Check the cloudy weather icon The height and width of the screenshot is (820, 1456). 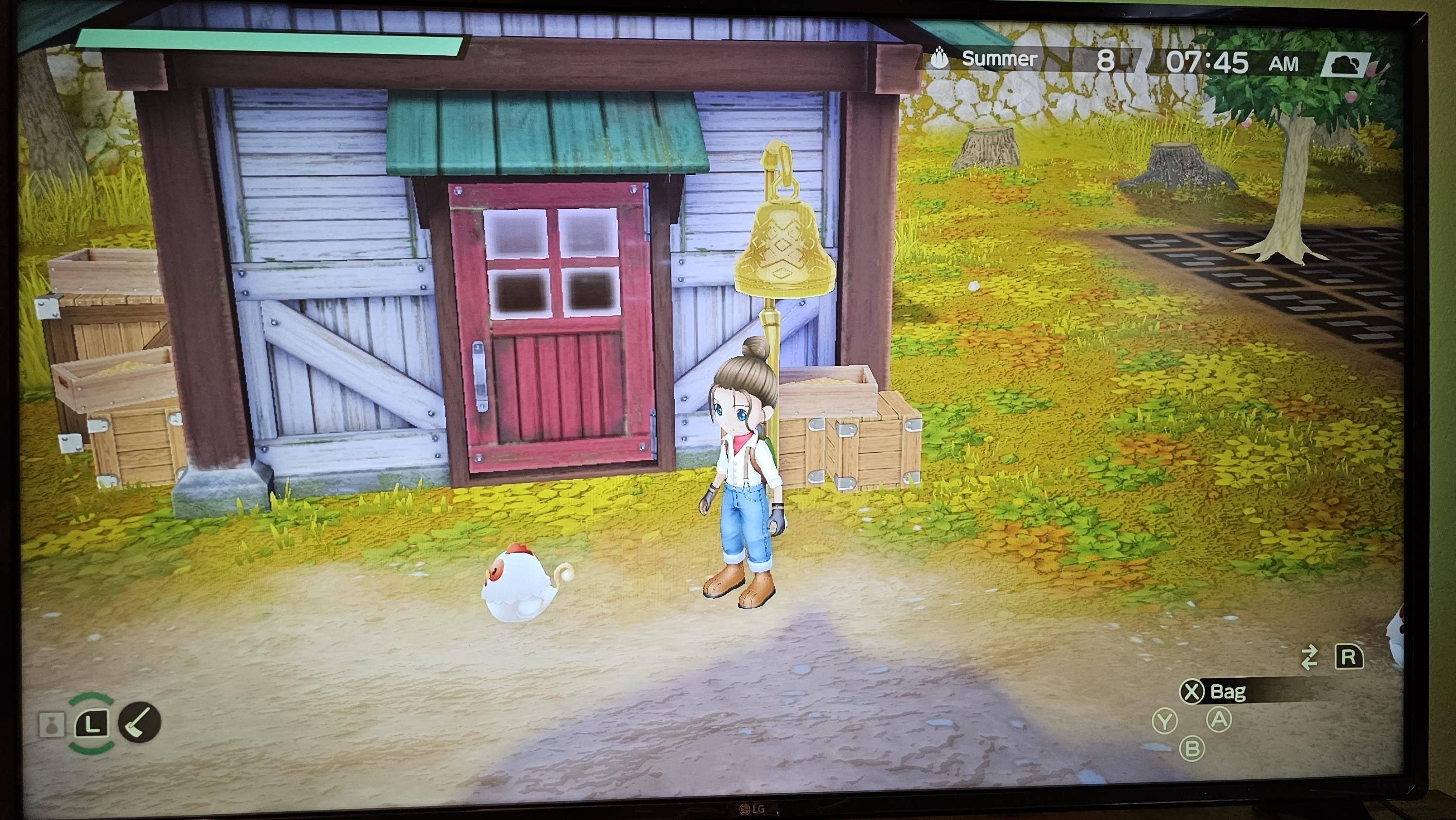pyautogui.click(x=1346, y=66)
